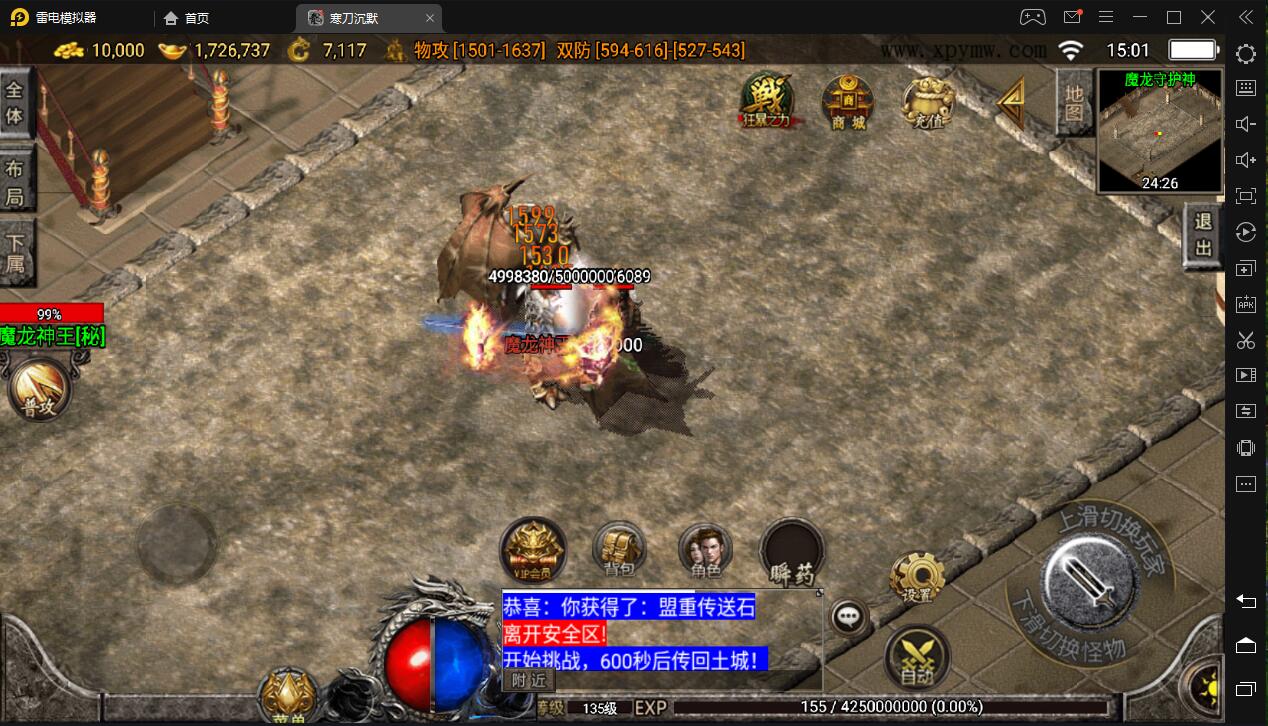The image size is (1268, 726).
Task: Switch chat to the 附近 nearby channel
Action: pyautogui.click(x=529, y=680)
